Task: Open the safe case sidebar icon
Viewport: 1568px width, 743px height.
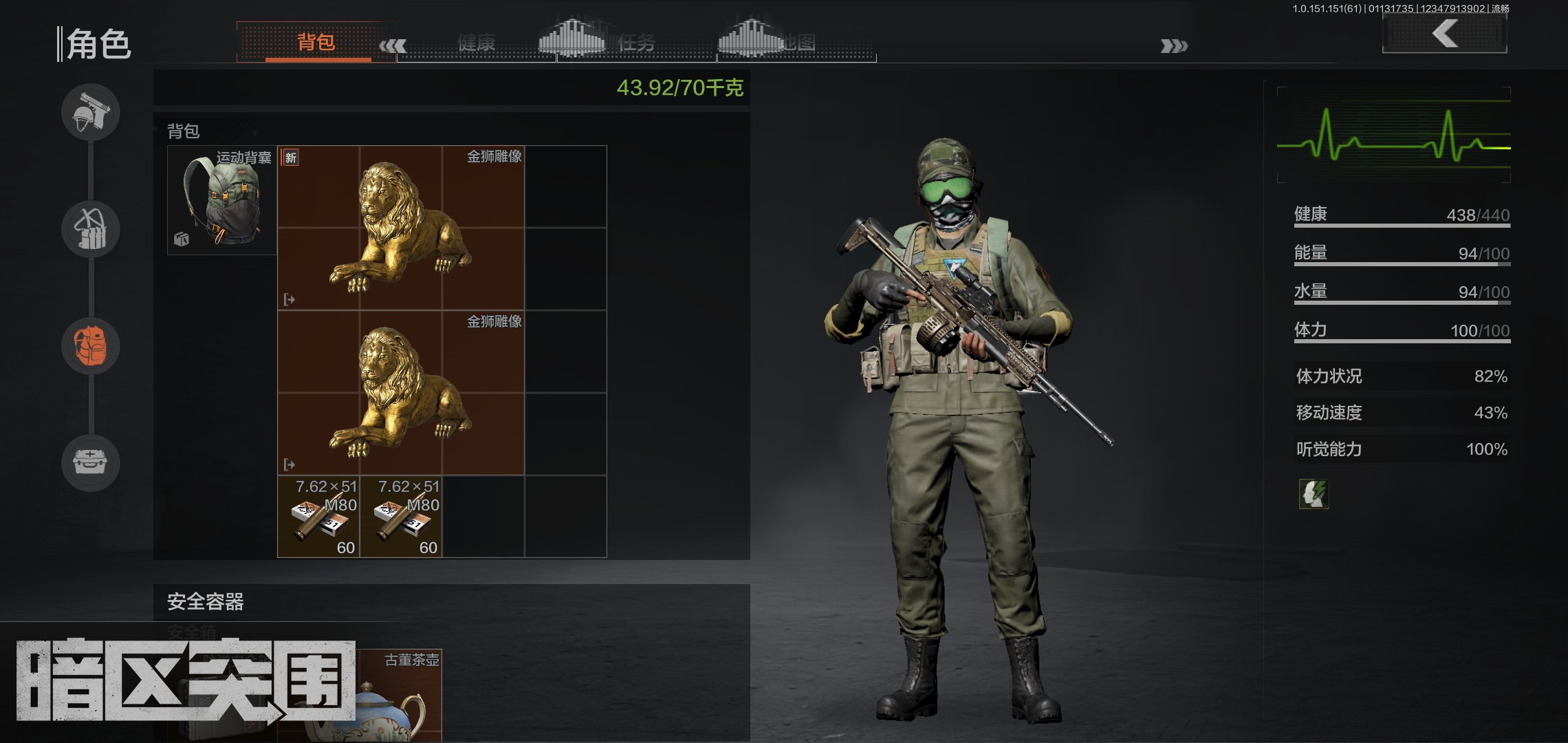Action: (91, 462)
